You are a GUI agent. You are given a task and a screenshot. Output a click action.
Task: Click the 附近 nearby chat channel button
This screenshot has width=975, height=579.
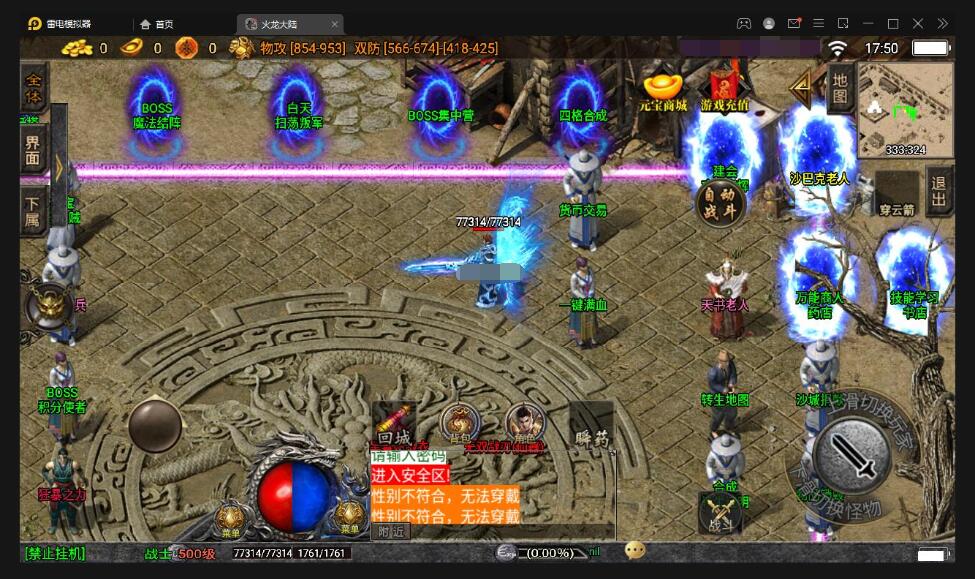pyautogui.click(x=390, y=532)
